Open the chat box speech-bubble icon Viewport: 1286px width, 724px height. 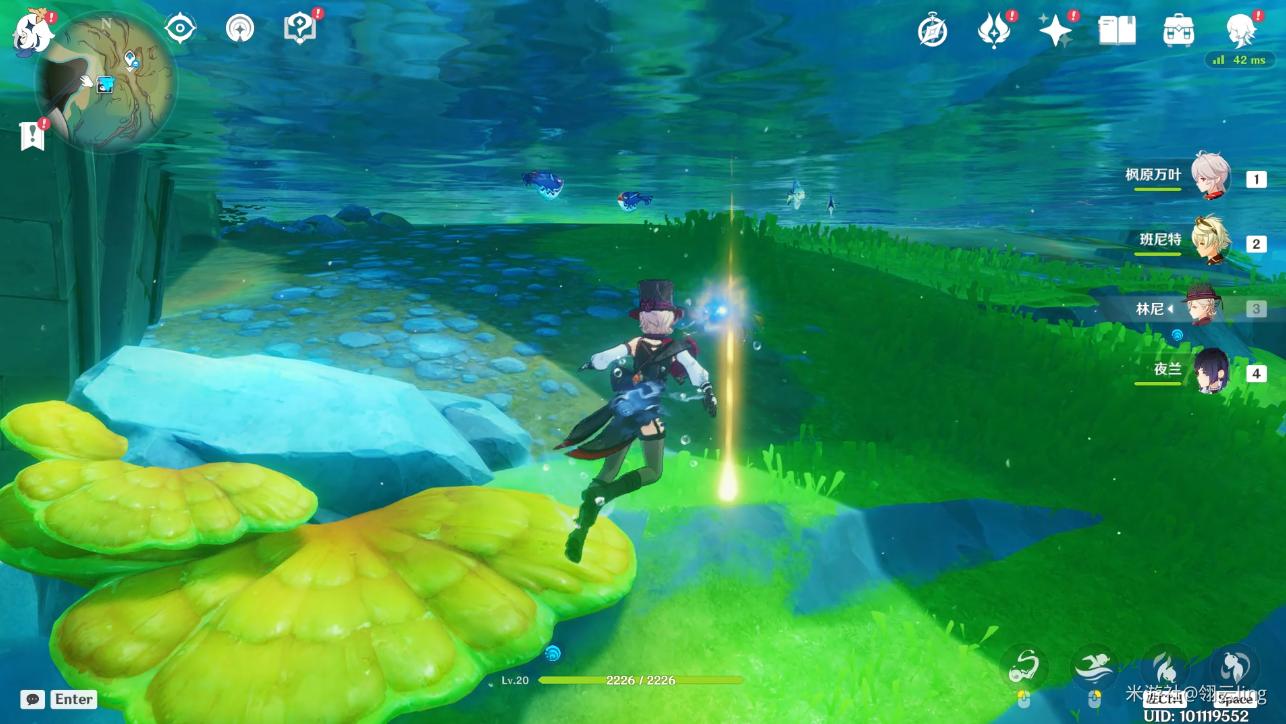(x=33, y=699)
